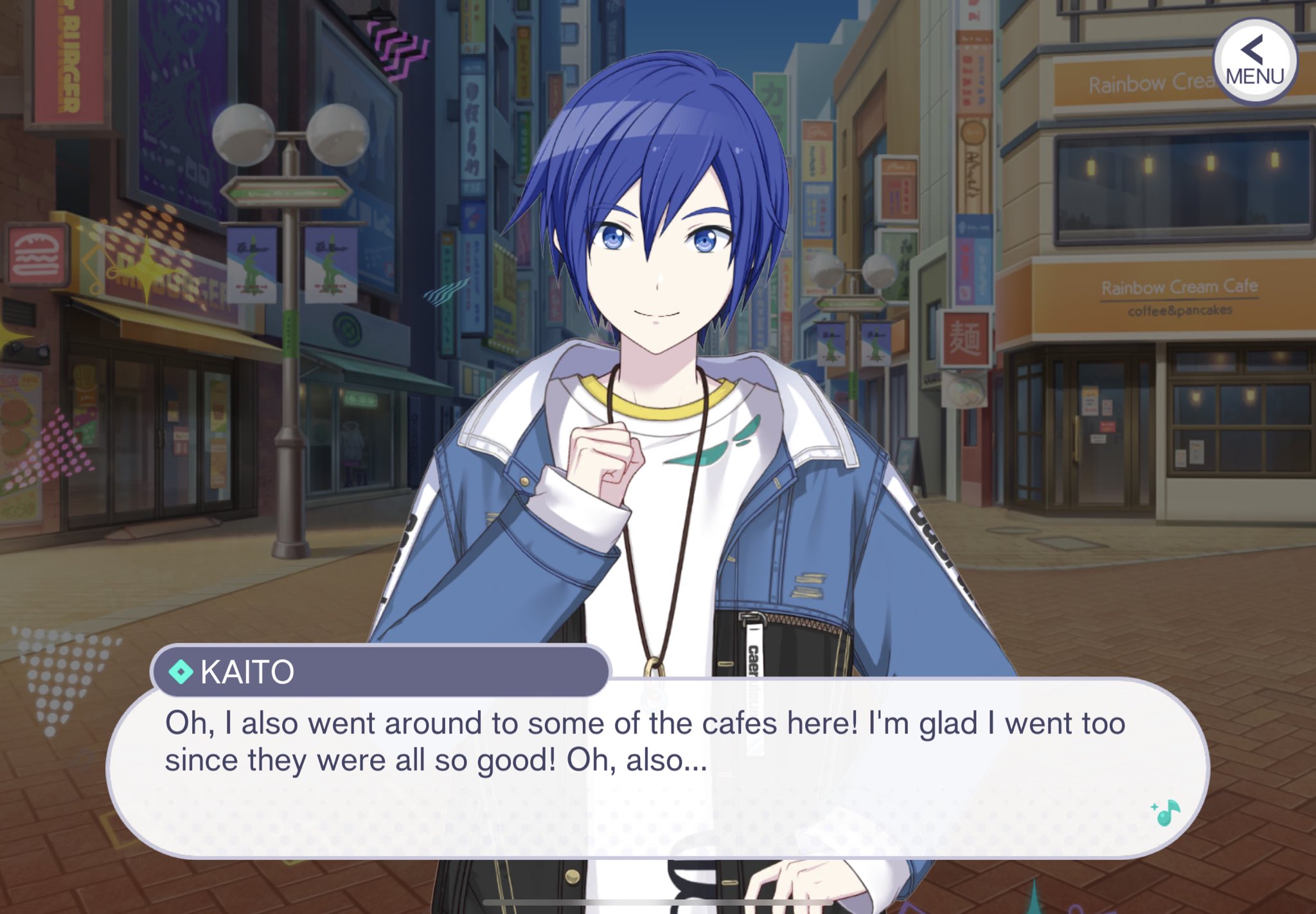Open the MENU button

[1254, 62]
